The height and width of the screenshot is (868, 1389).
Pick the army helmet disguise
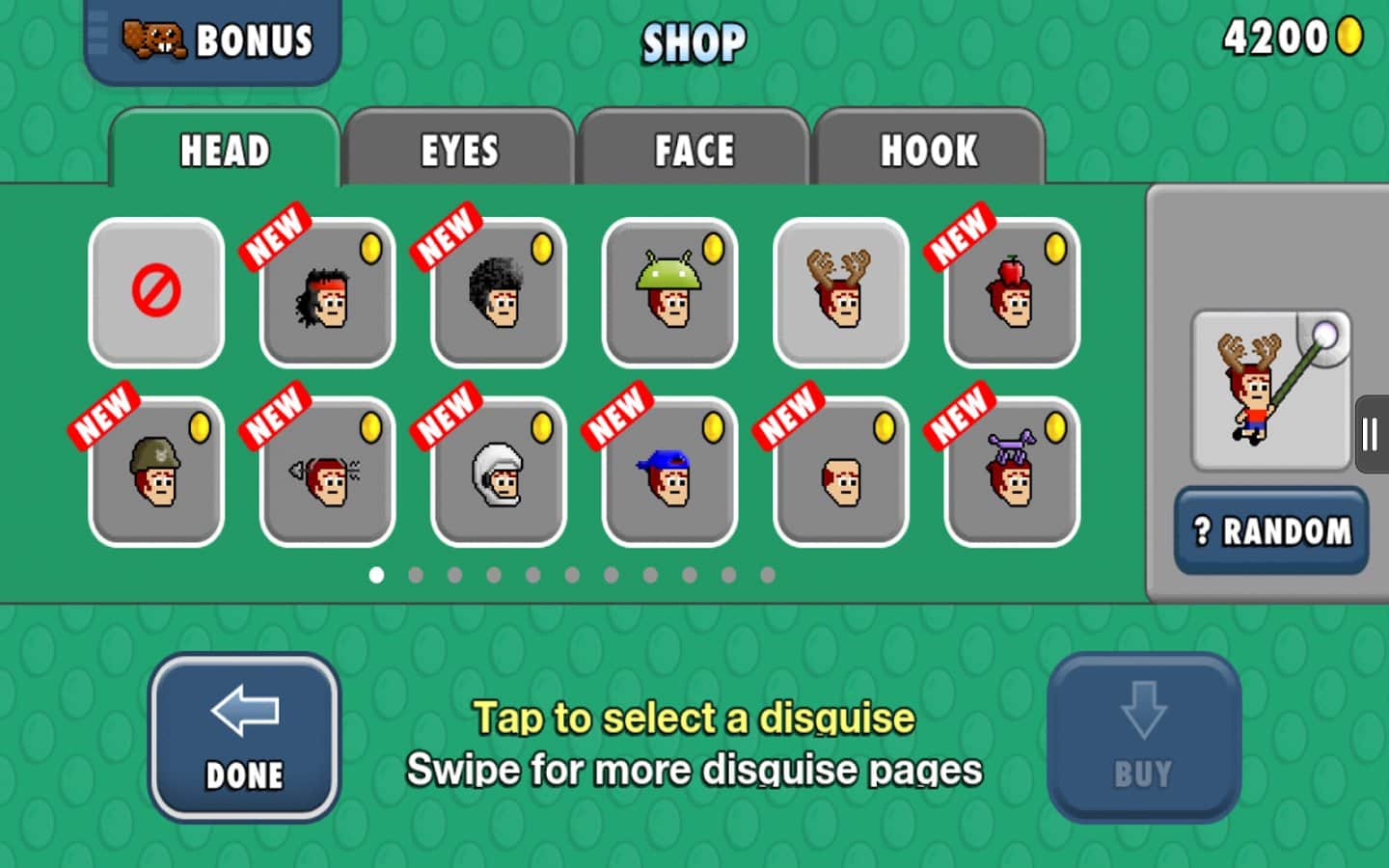[156, 472]
